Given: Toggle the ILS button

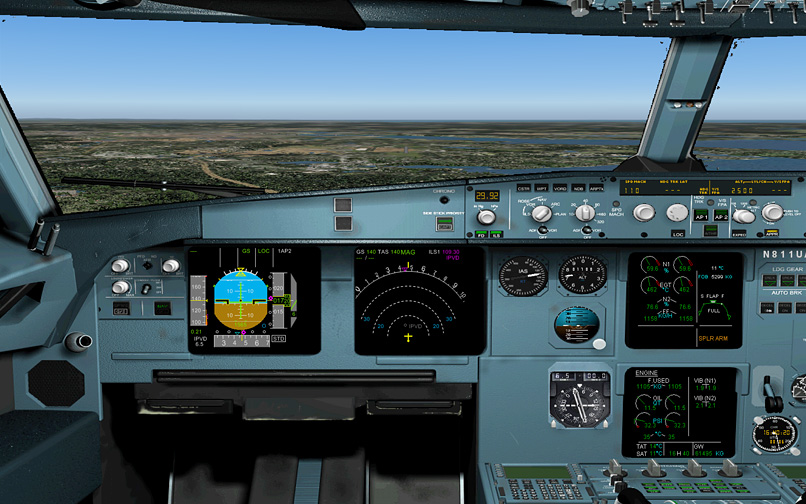Looking at the screenshot, I should [x=495, y=234].
